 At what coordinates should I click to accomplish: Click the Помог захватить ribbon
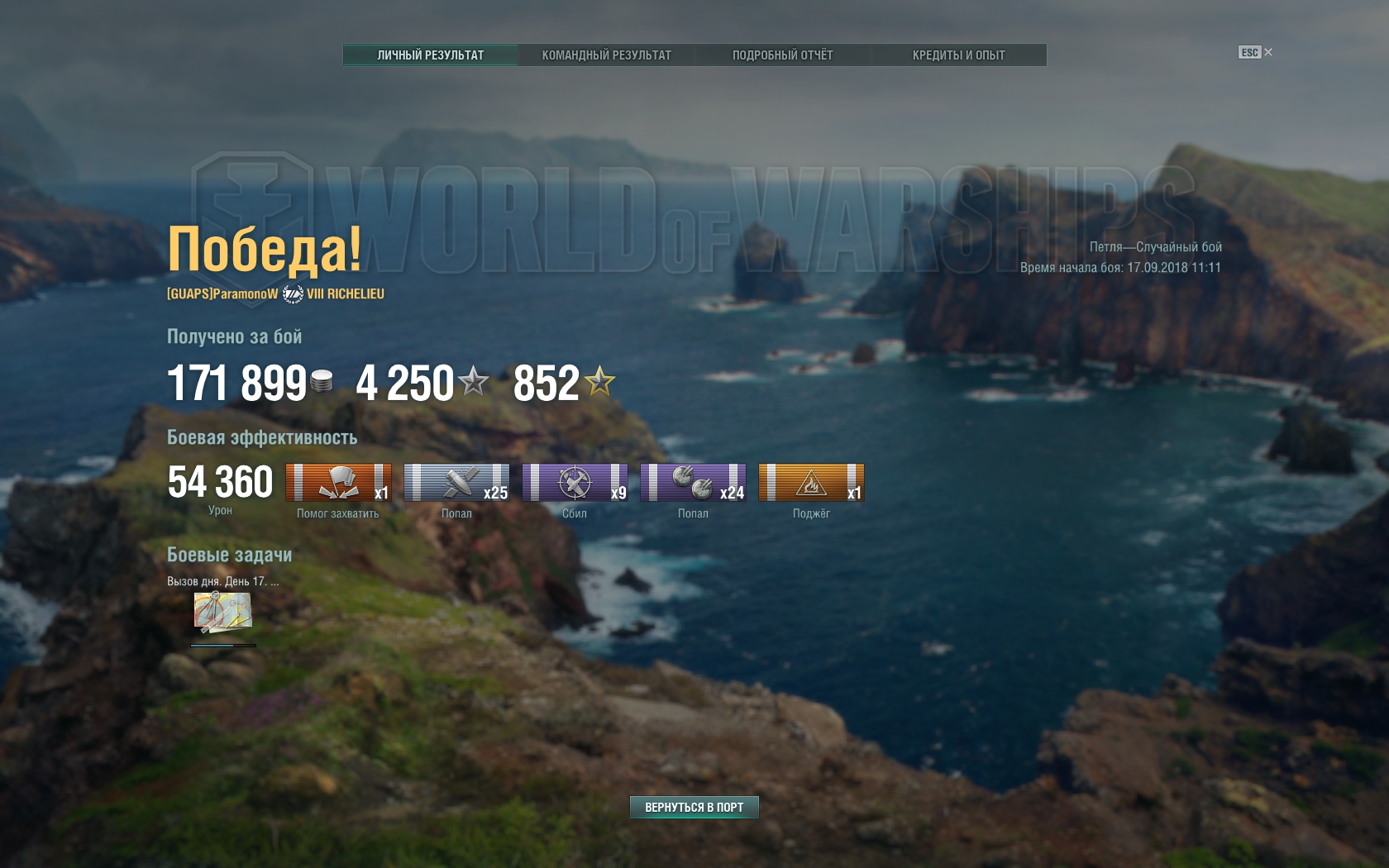coord(338,483)
